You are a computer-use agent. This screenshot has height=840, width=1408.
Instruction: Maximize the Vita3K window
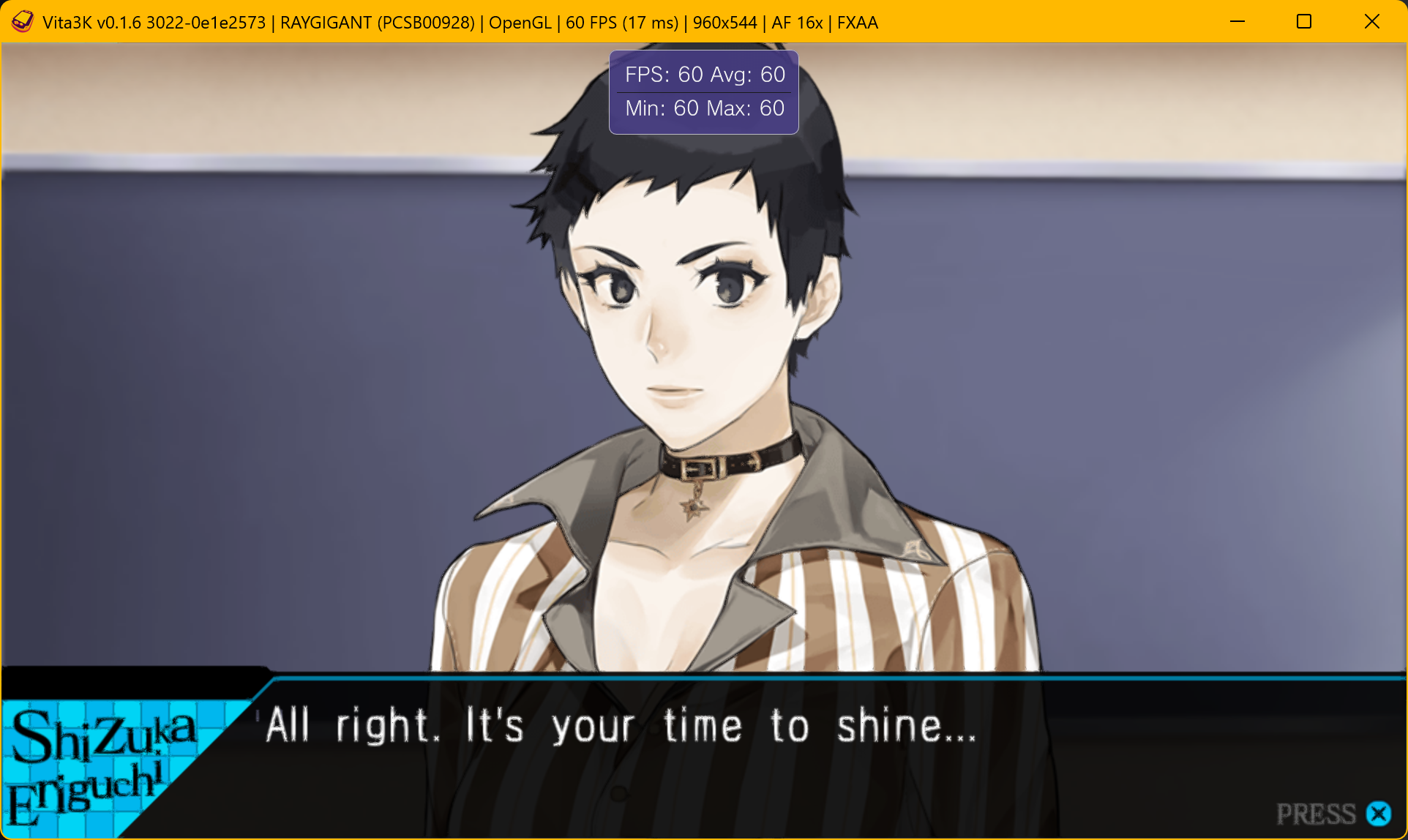[1303, 22]
